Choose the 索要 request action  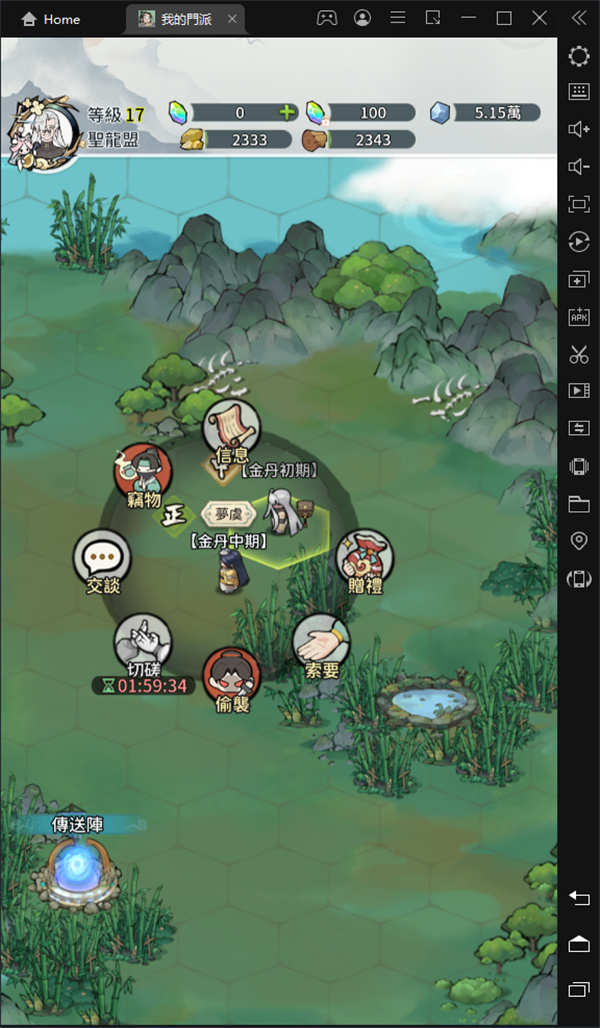(x=320, y=643)
